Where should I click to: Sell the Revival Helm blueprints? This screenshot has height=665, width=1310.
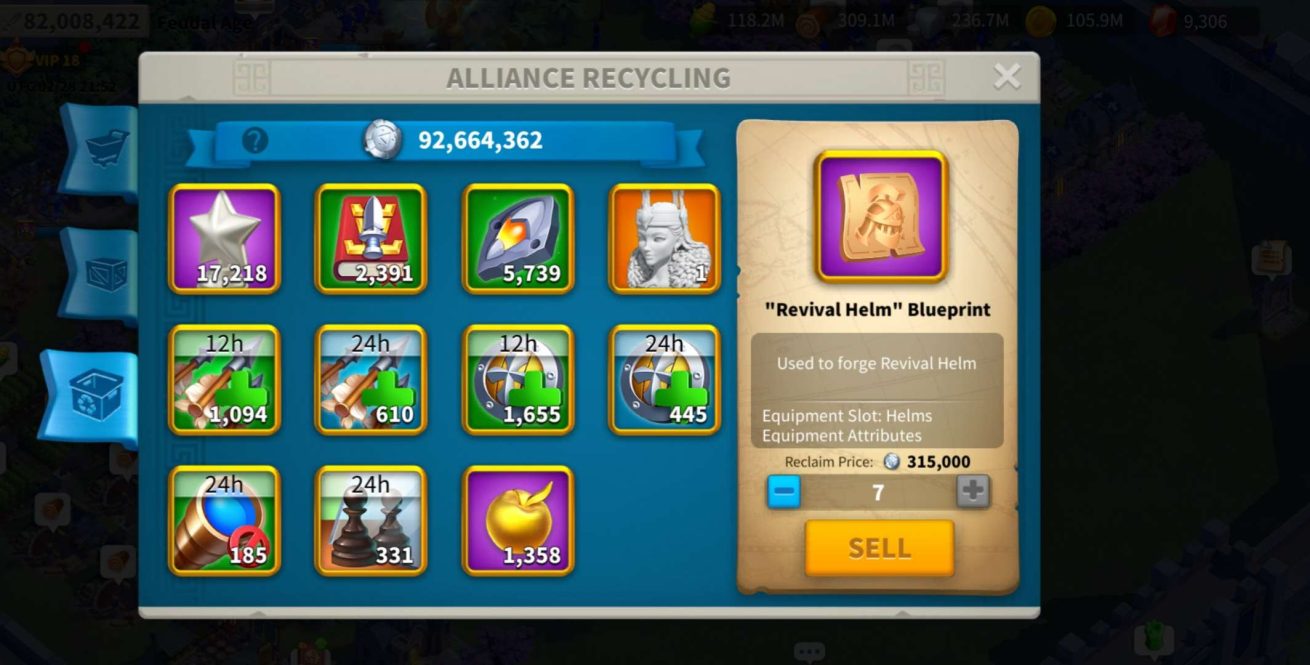point(879,548)
